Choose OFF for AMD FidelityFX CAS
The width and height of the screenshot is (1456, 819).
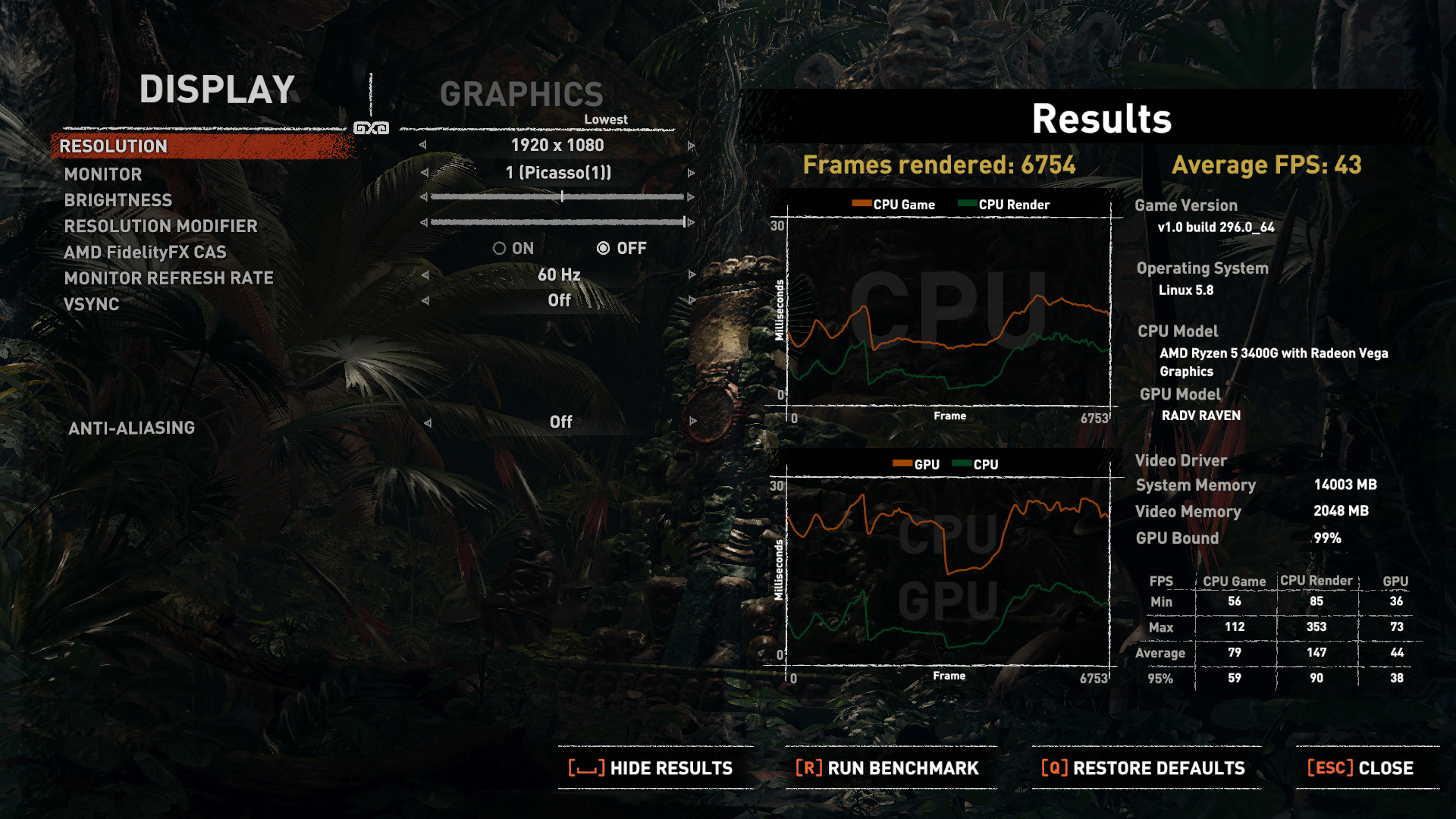[604, 249]
